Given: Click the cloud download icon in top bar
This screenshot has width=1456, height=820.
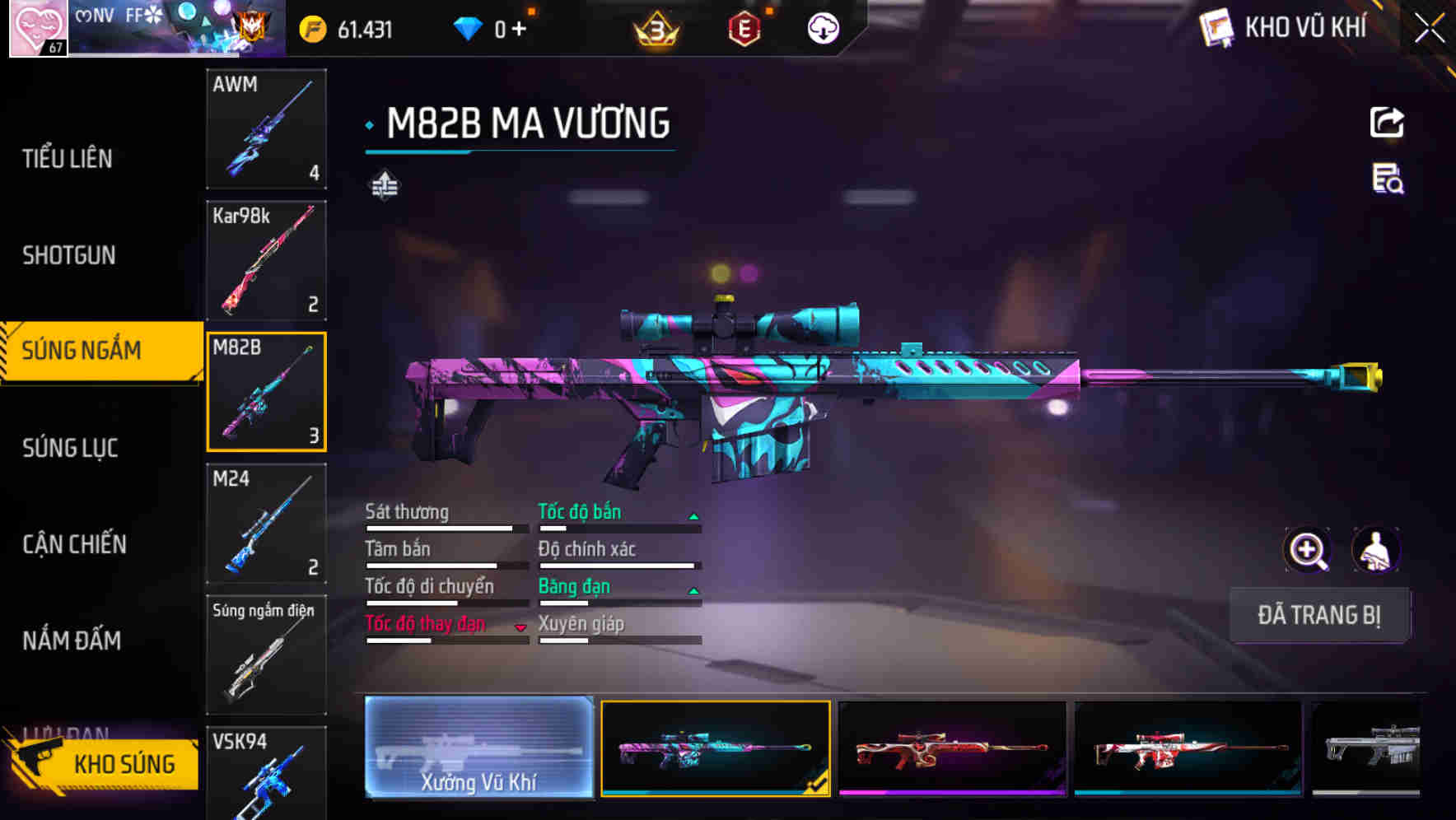Looking at the screenshot, I should pos(822,28).
